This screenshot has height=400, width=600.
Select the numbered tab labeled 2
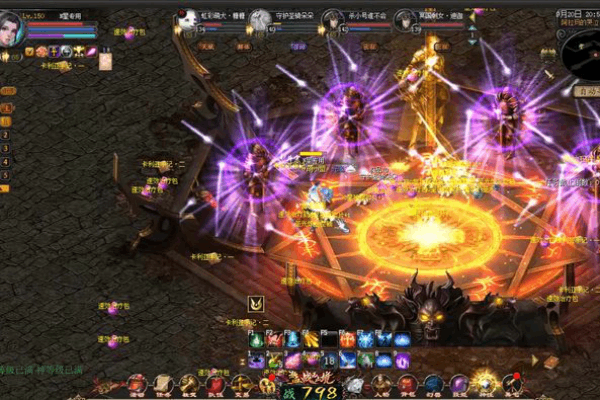[x=6, y=132]
